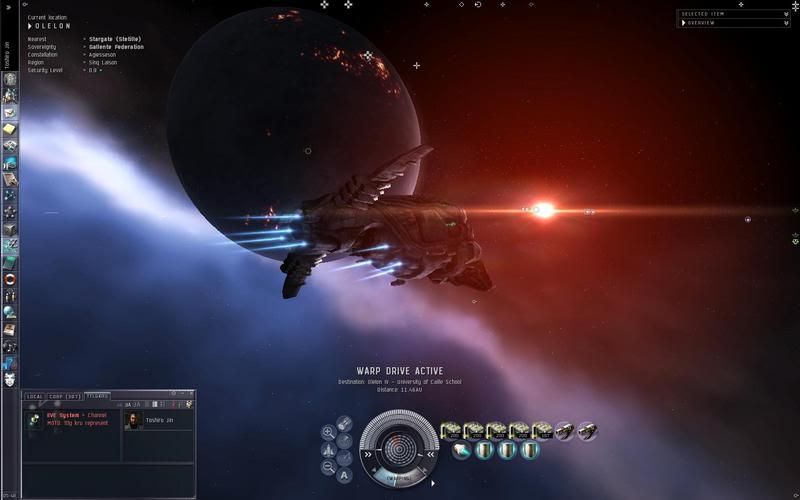The width and height of the screenshot is (800, 500).
Task: Open the Gallente Federation sovereignty link
Action: point(115,46)
